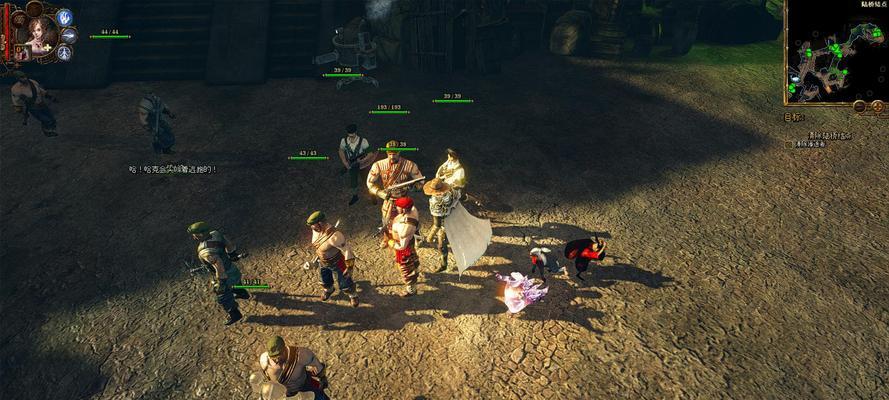Open the small item slot below portrait

point(21,52)
